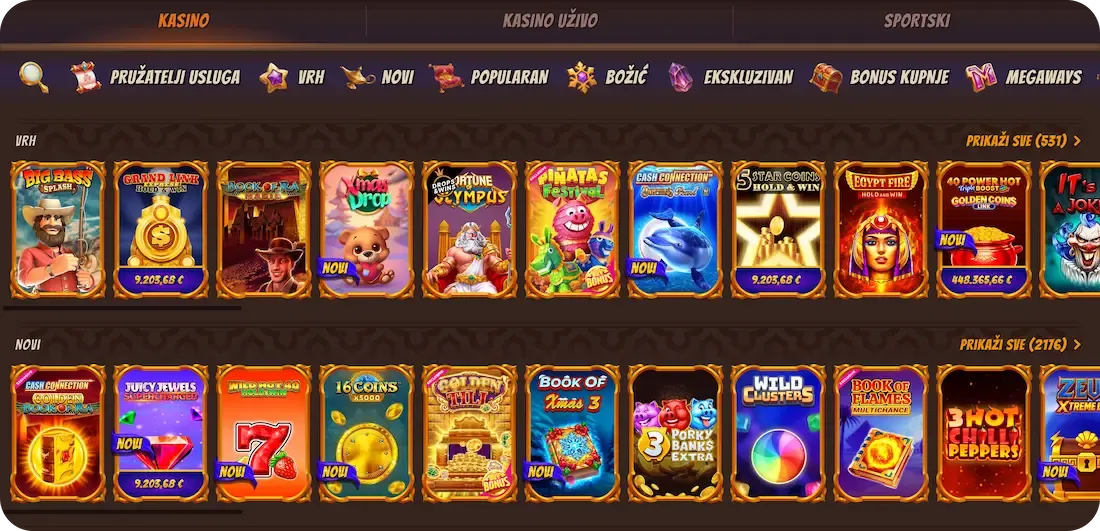Show all 2176 new games
The image size is (1100, 531).
pyautogui.click(x=1020, y=345)
